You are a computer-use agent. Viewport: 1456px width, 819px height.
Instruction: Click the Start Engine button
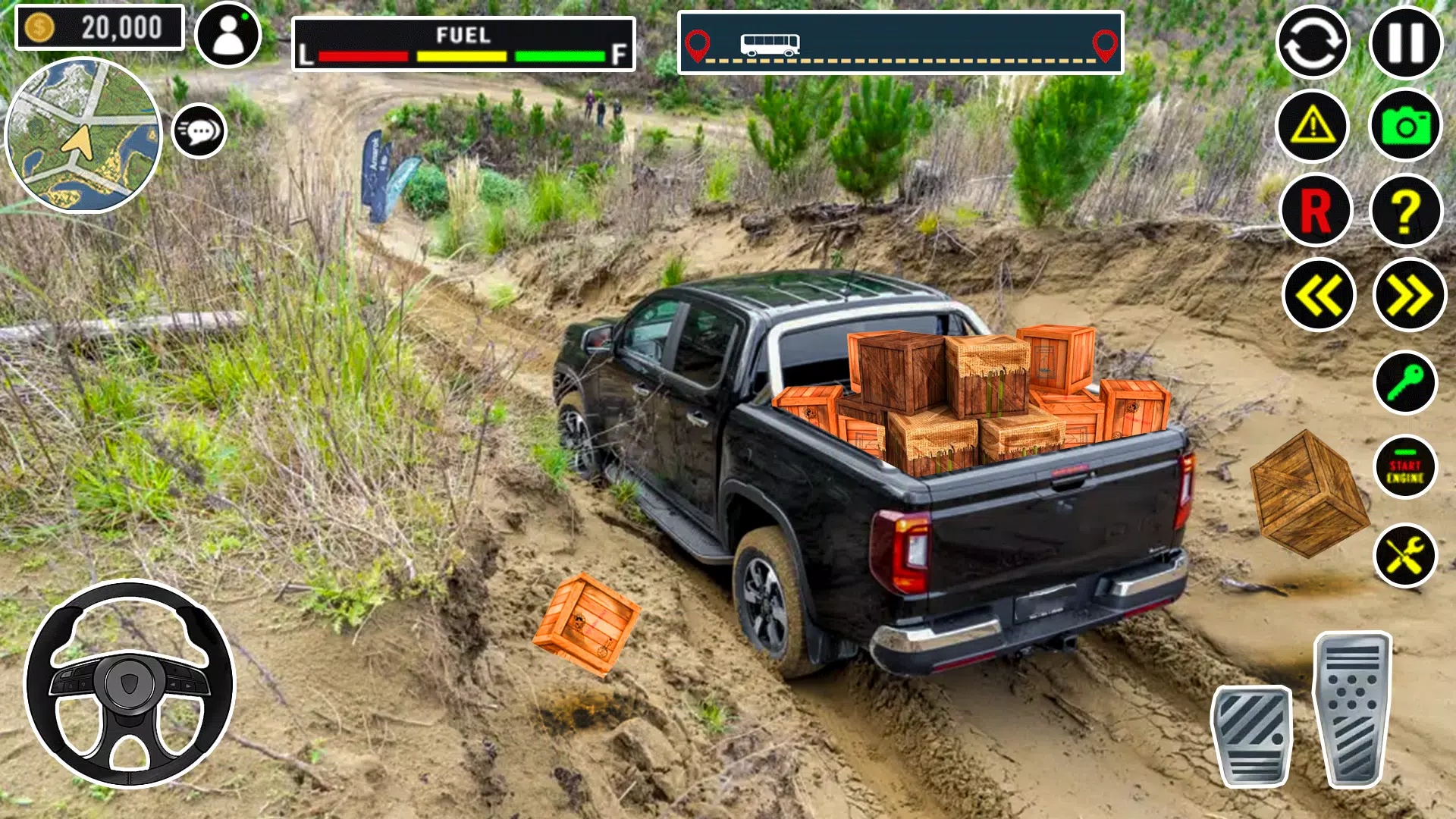1405,467
